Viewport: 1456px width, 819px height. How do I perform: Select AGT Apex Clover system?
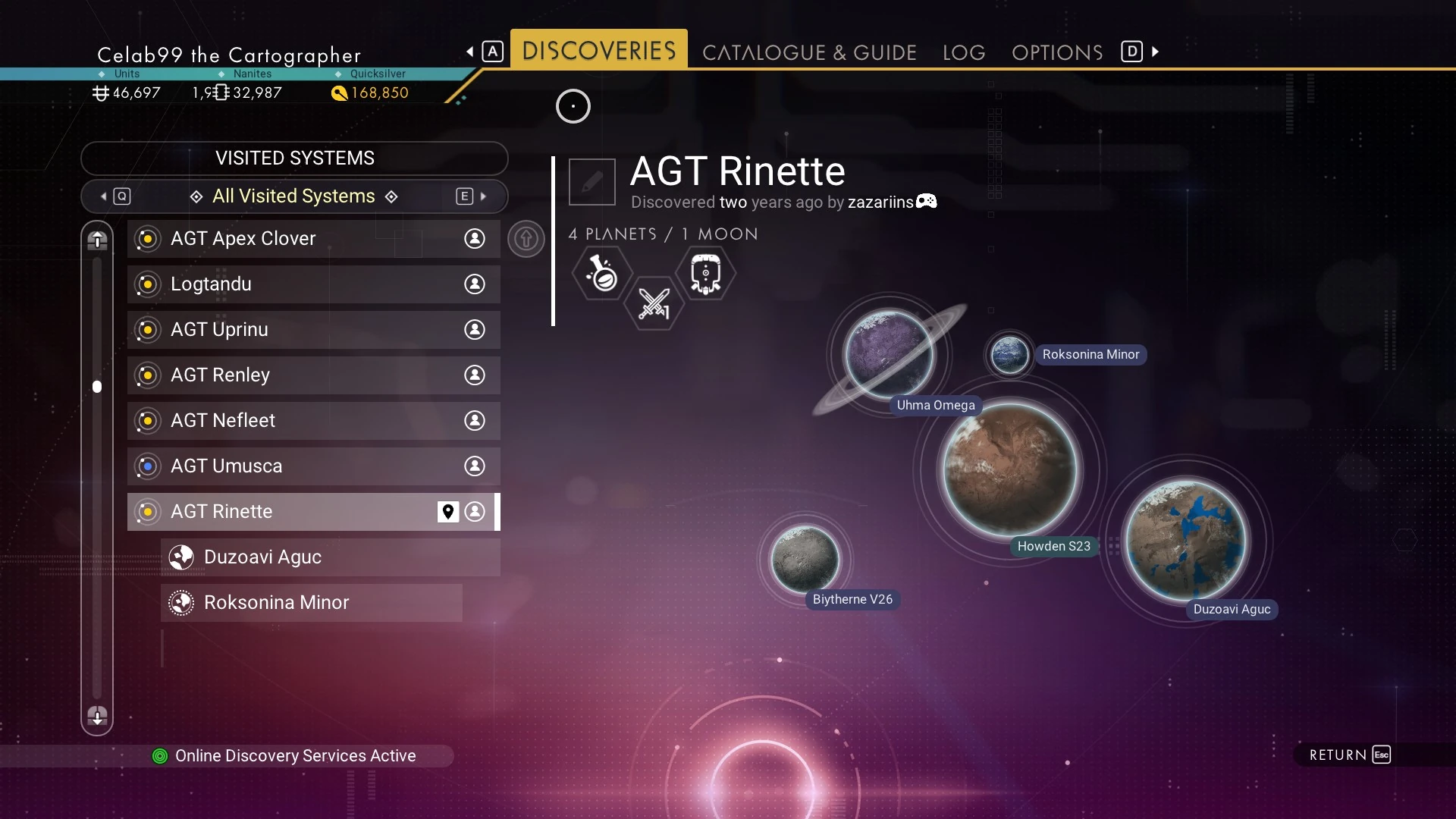[x=312, y=239]
